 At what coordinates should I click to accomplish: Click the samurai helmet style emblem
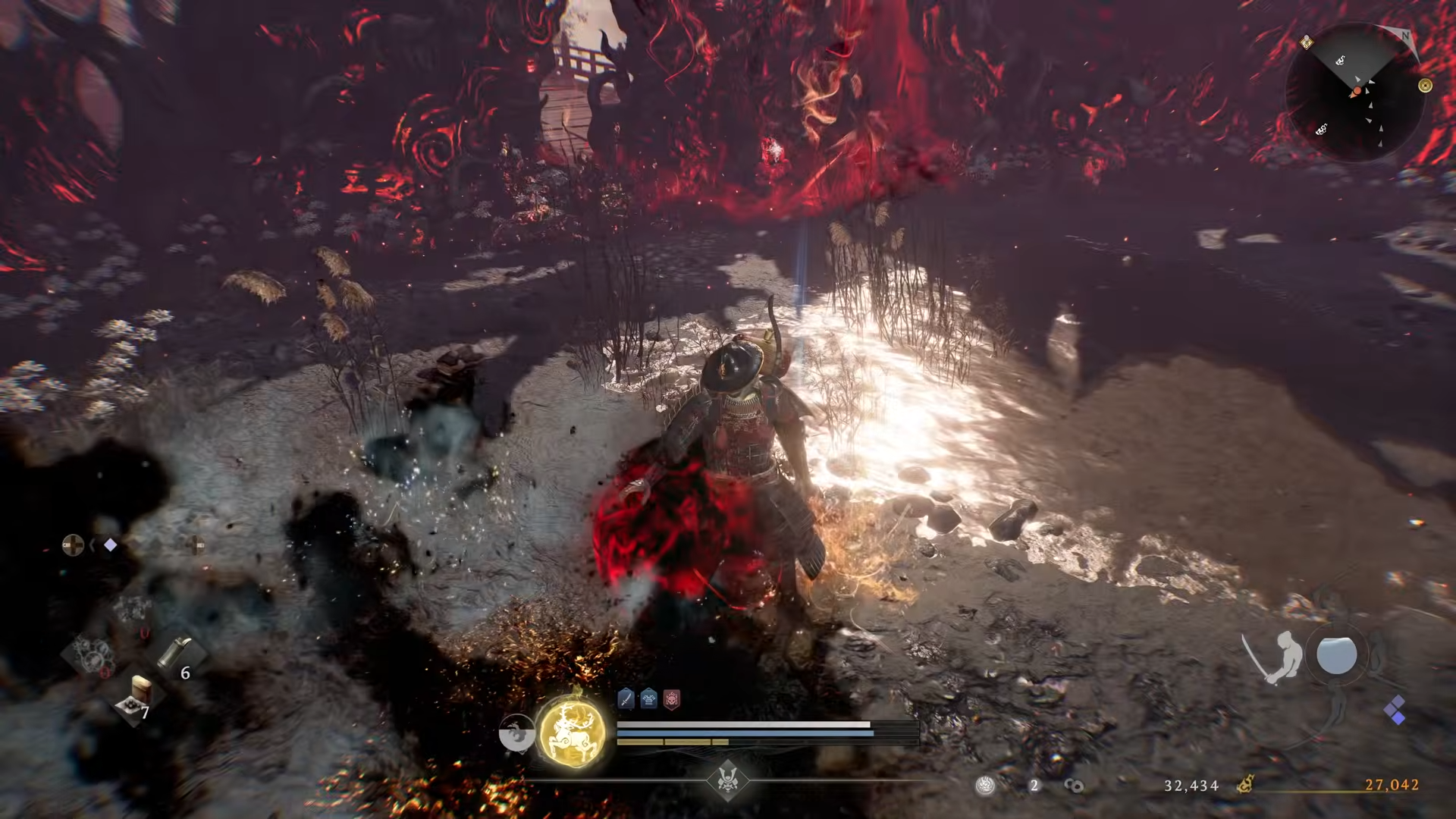728,780
